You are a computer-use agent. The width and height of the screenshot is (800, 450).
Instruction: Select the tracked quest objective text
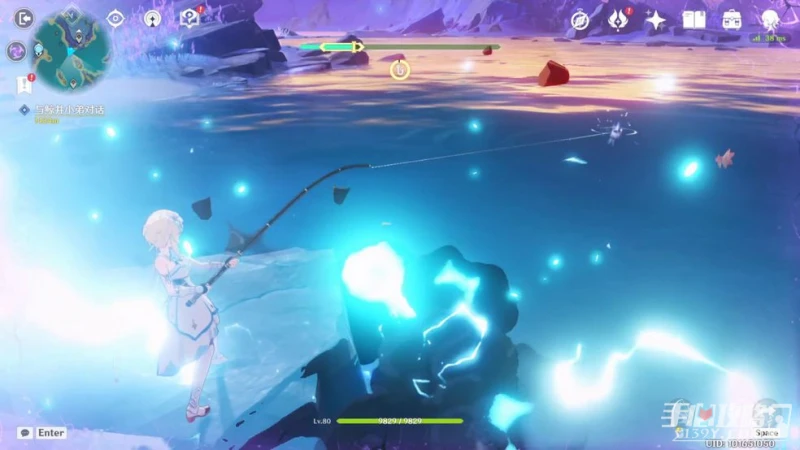coord(68,110)
